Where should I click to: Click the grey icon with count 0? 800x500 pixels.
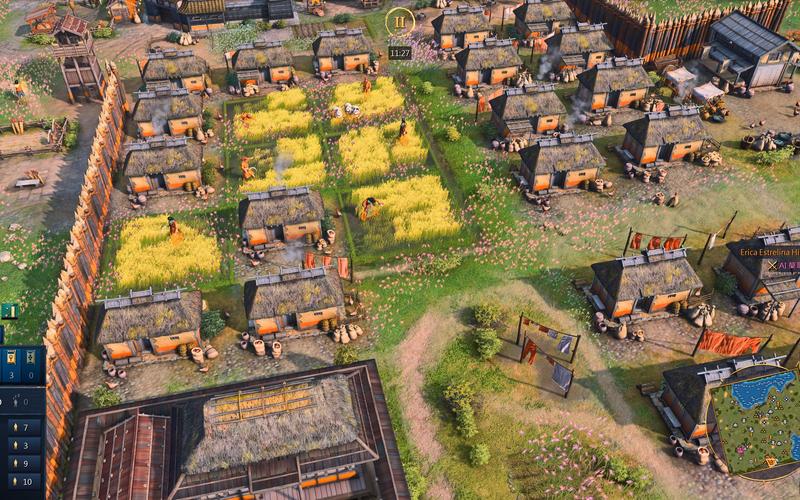click(32, 363)
